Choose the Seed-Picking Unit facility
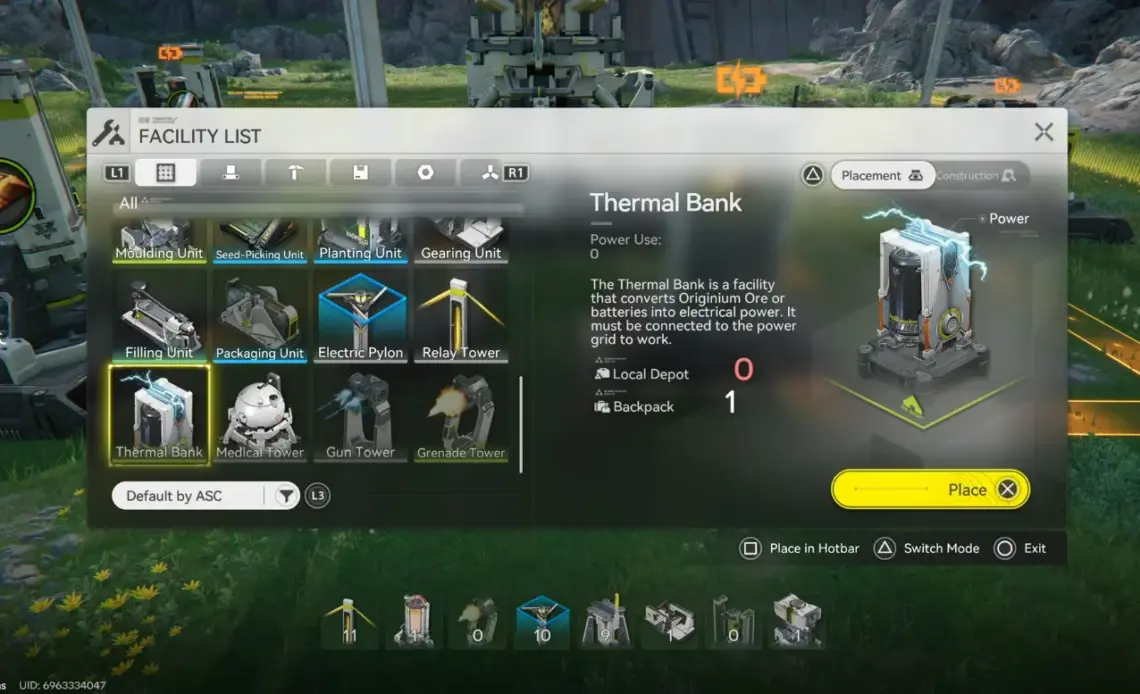Viewport: 1140px width, 694px height. point(260,241)
